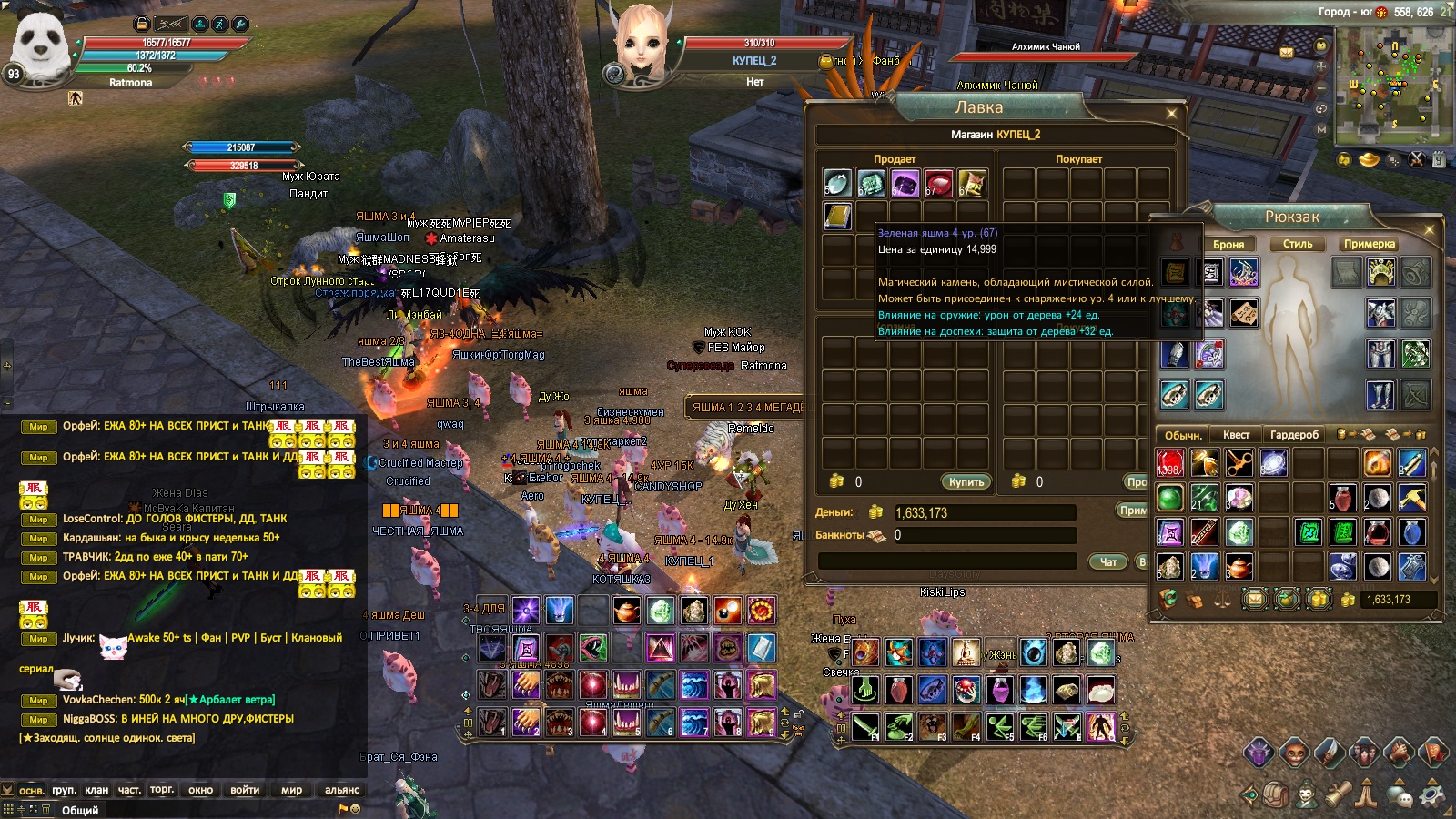Zoom out the minimap with minus button

[1321, 88]
